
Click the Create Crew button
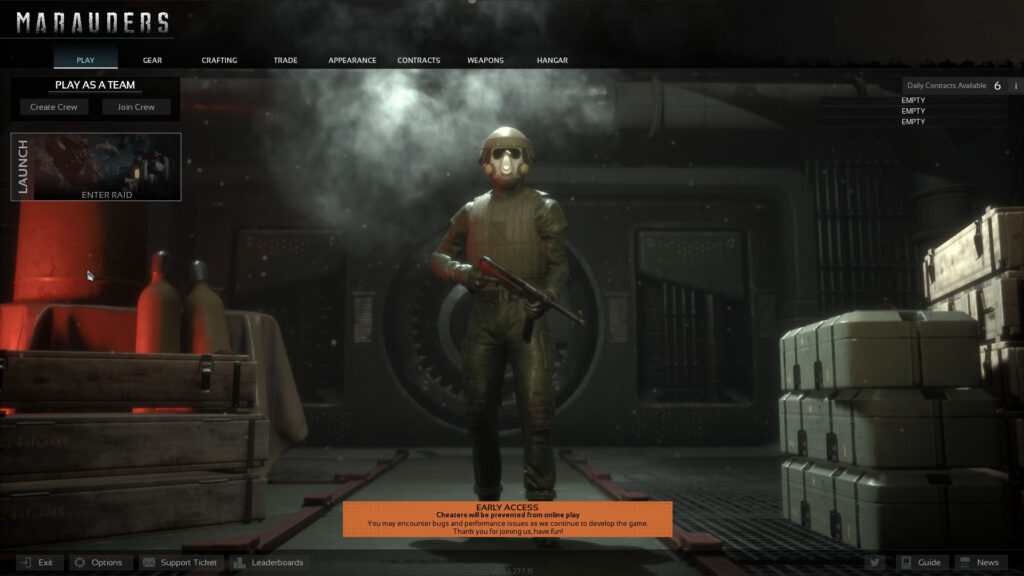[55, 107]
